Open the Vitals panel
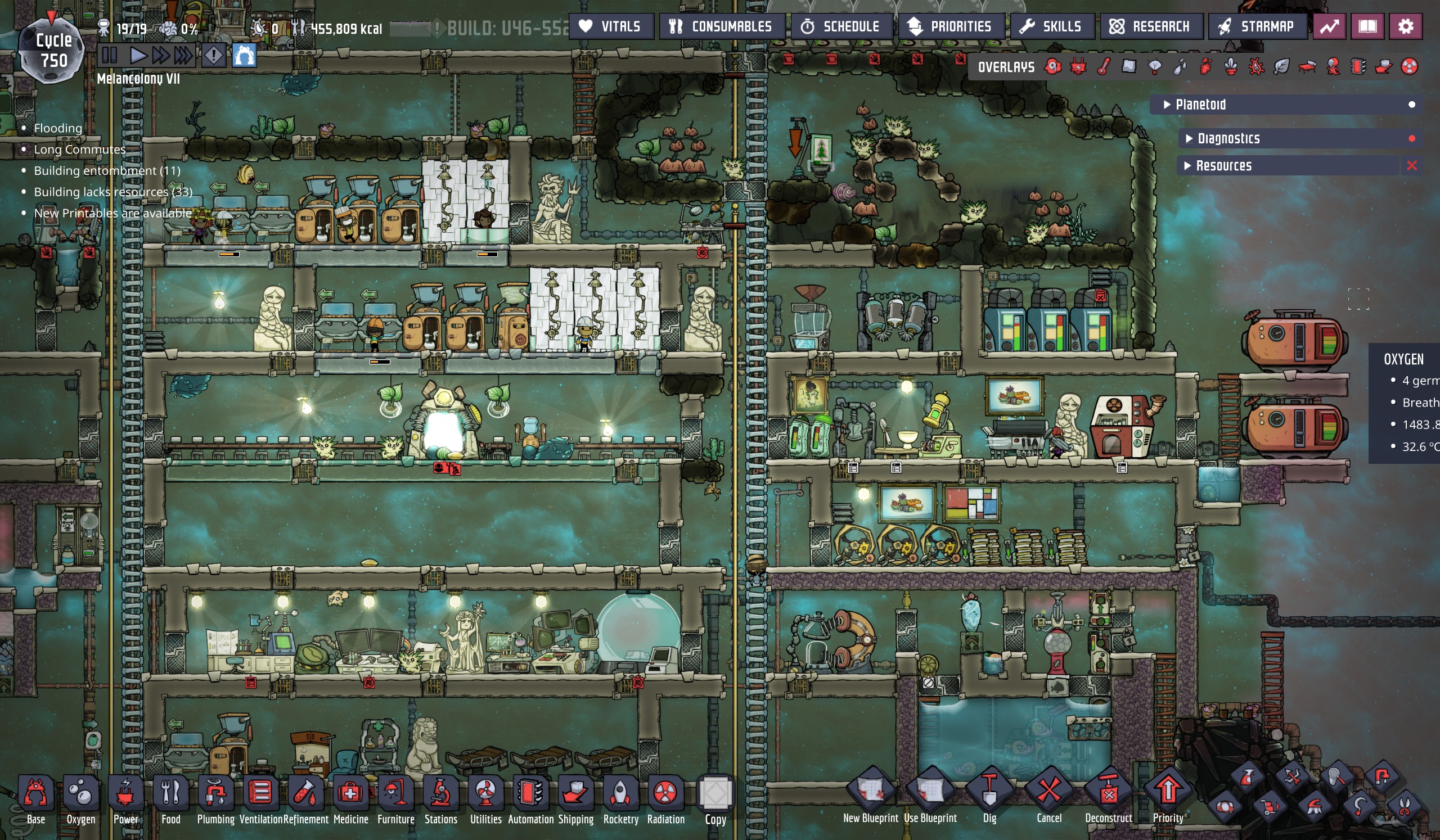 (610, 27)
